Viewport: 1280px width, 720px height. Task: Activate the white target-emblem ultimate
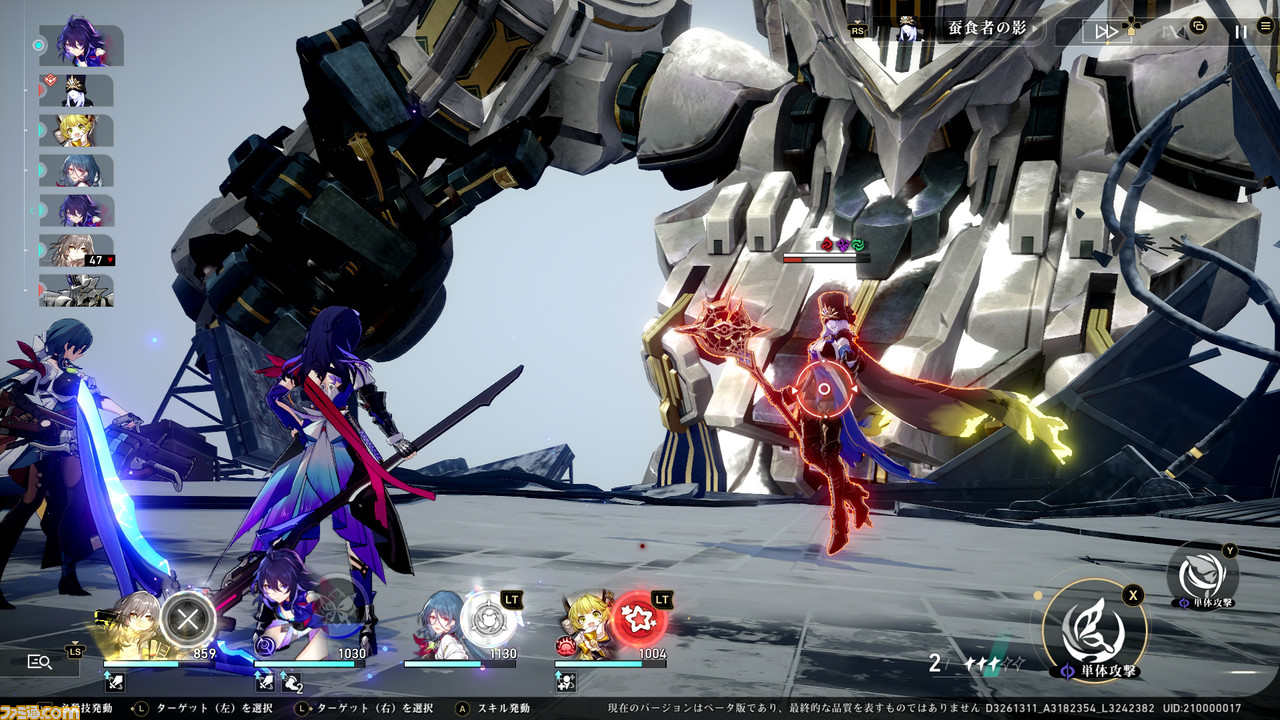point(488,619)
